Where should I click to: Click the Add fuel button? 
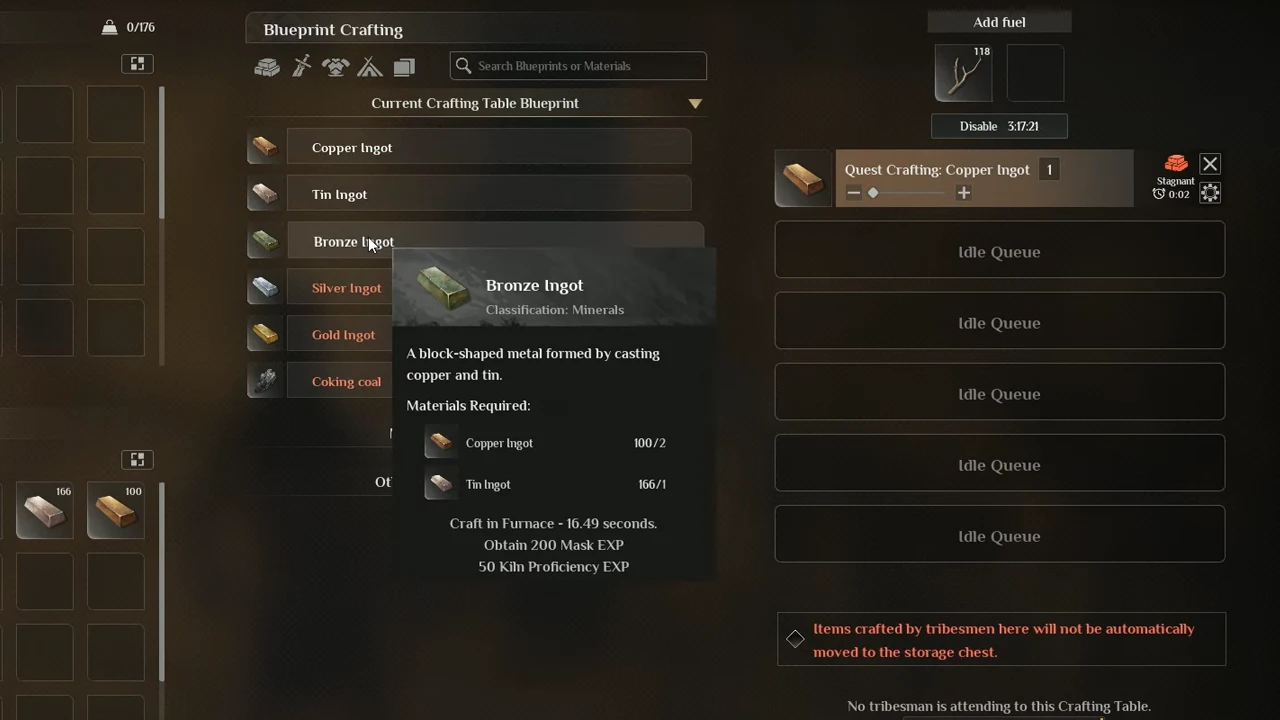coord(999,22)
